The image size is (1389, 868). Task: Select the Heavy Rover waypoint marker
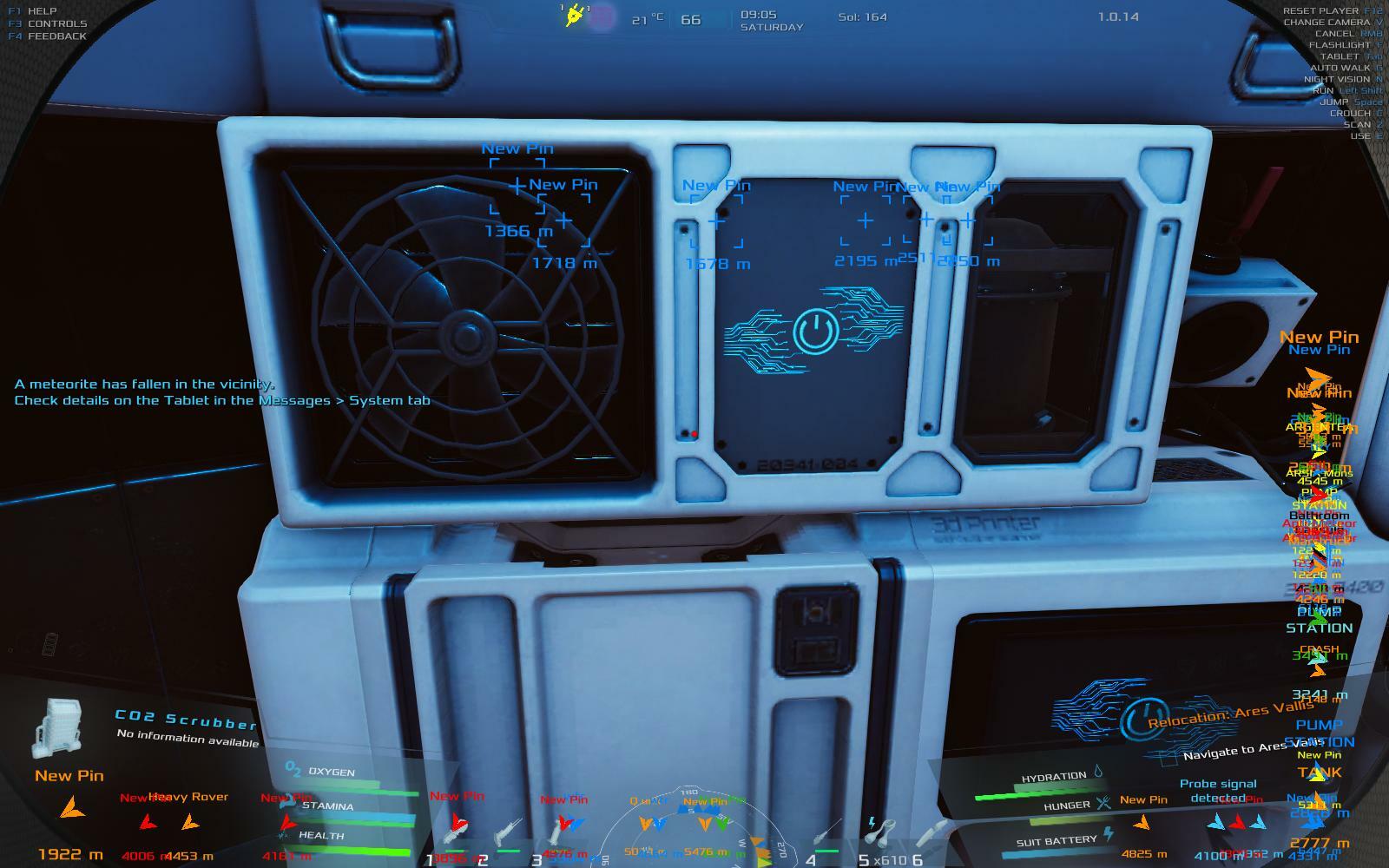188,819
